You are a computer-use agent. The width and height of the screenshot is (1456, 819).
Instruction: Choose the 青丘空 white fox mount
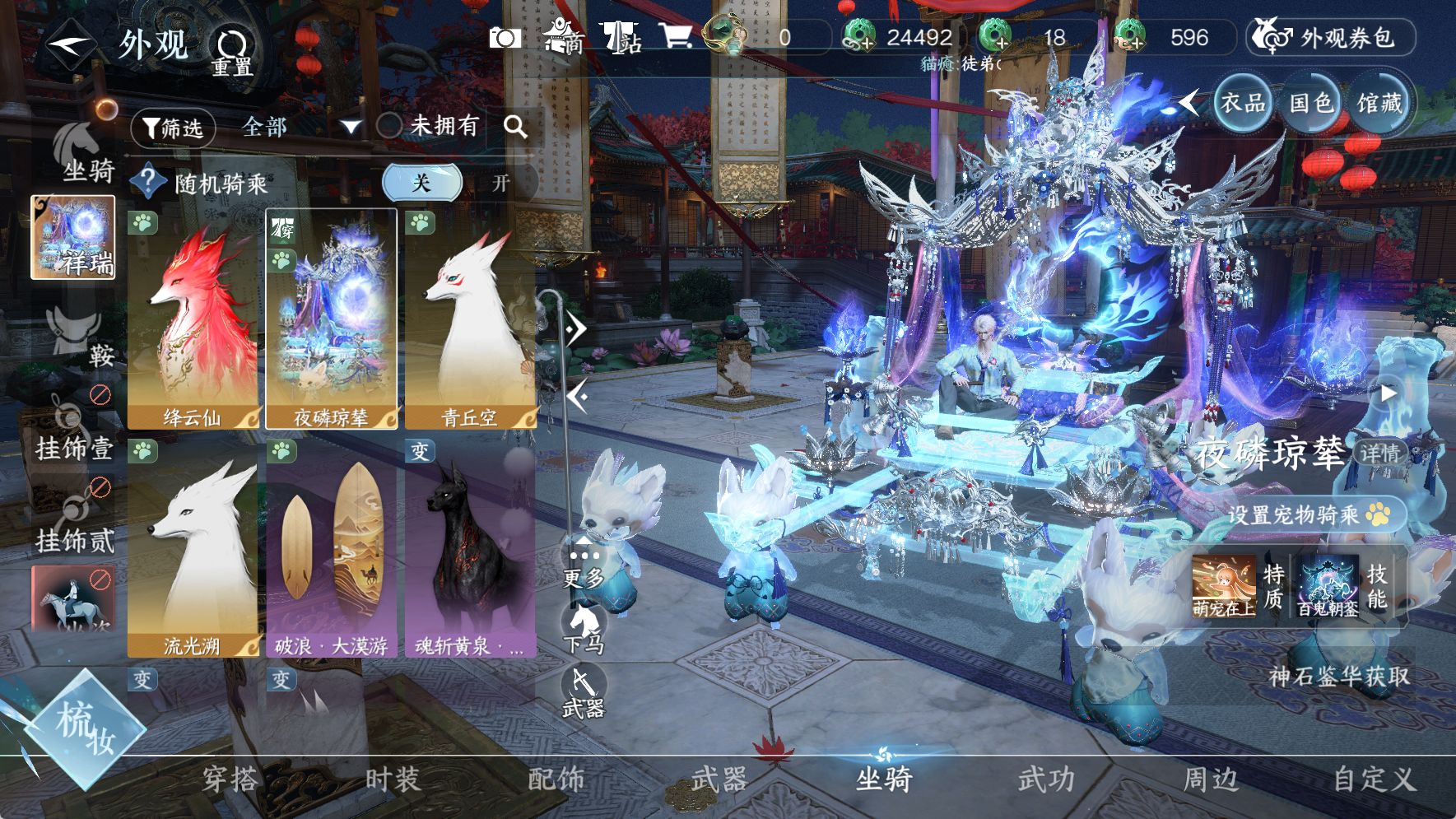(x=470, y=319)
